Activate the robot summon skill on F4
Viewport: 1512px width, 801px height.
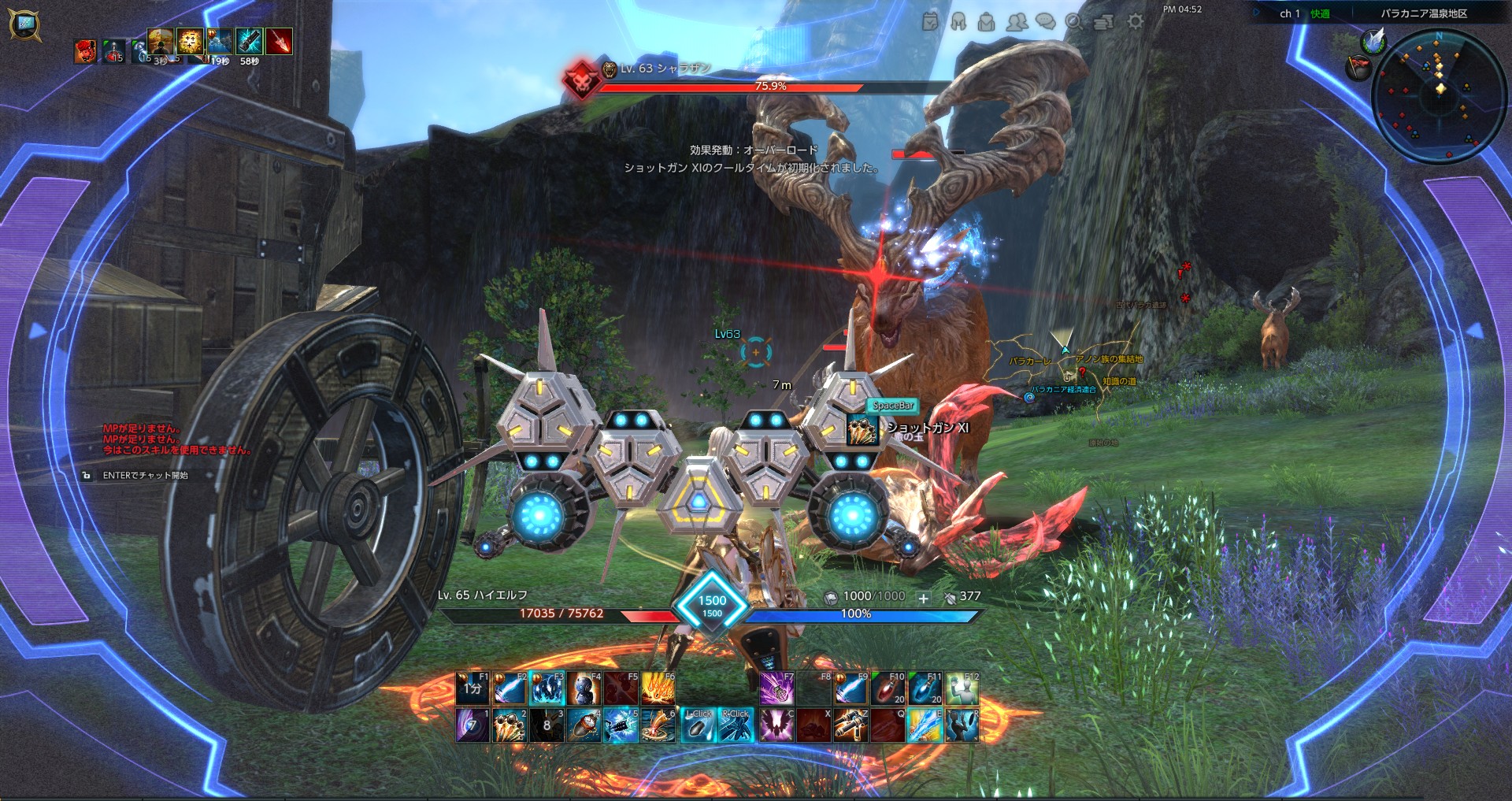coord(584,688)
